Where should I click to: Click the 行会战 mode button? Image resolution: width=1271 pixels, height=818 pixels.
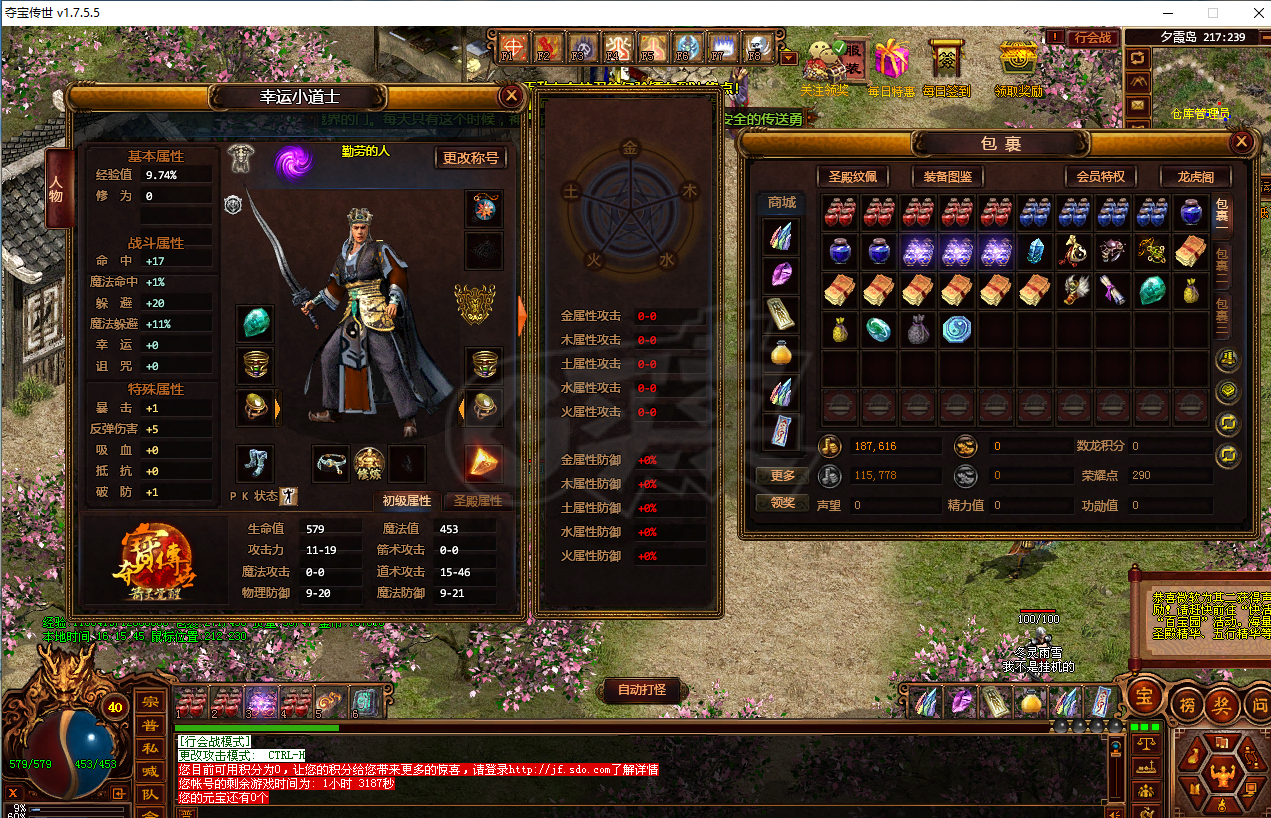click(x=1092, y=38)
